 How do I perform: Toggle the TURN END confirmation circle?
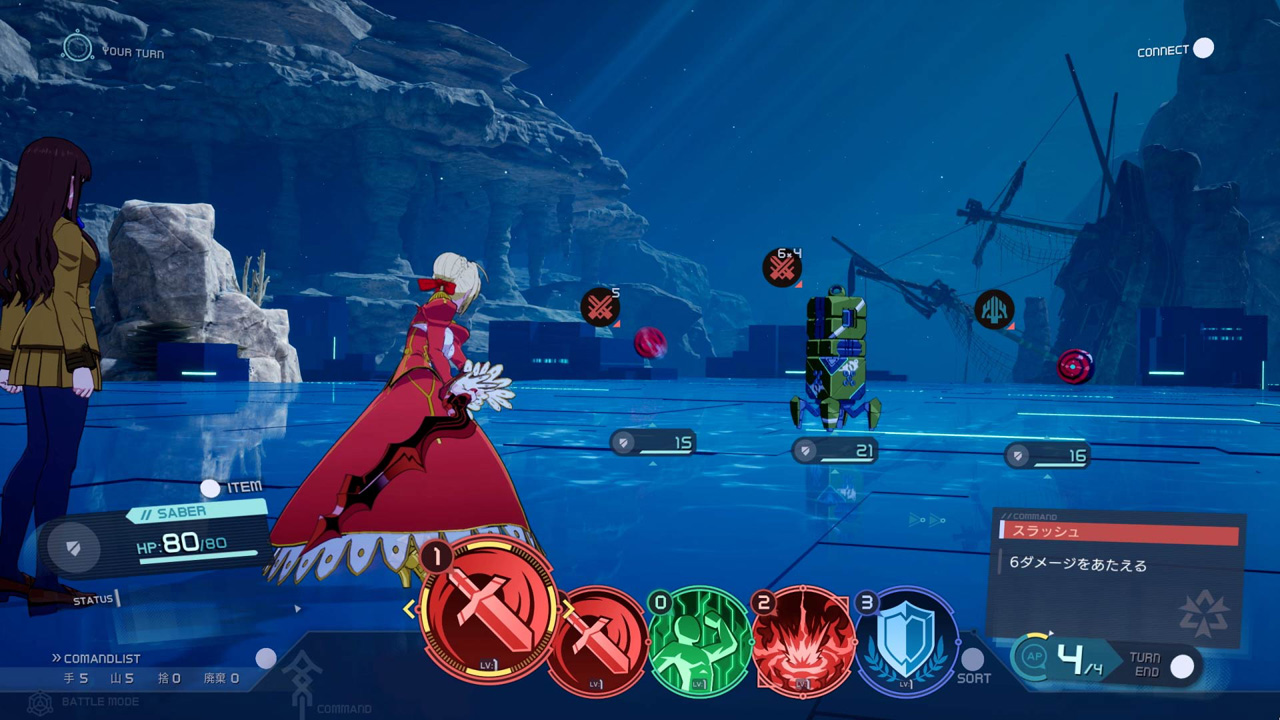1183,664
